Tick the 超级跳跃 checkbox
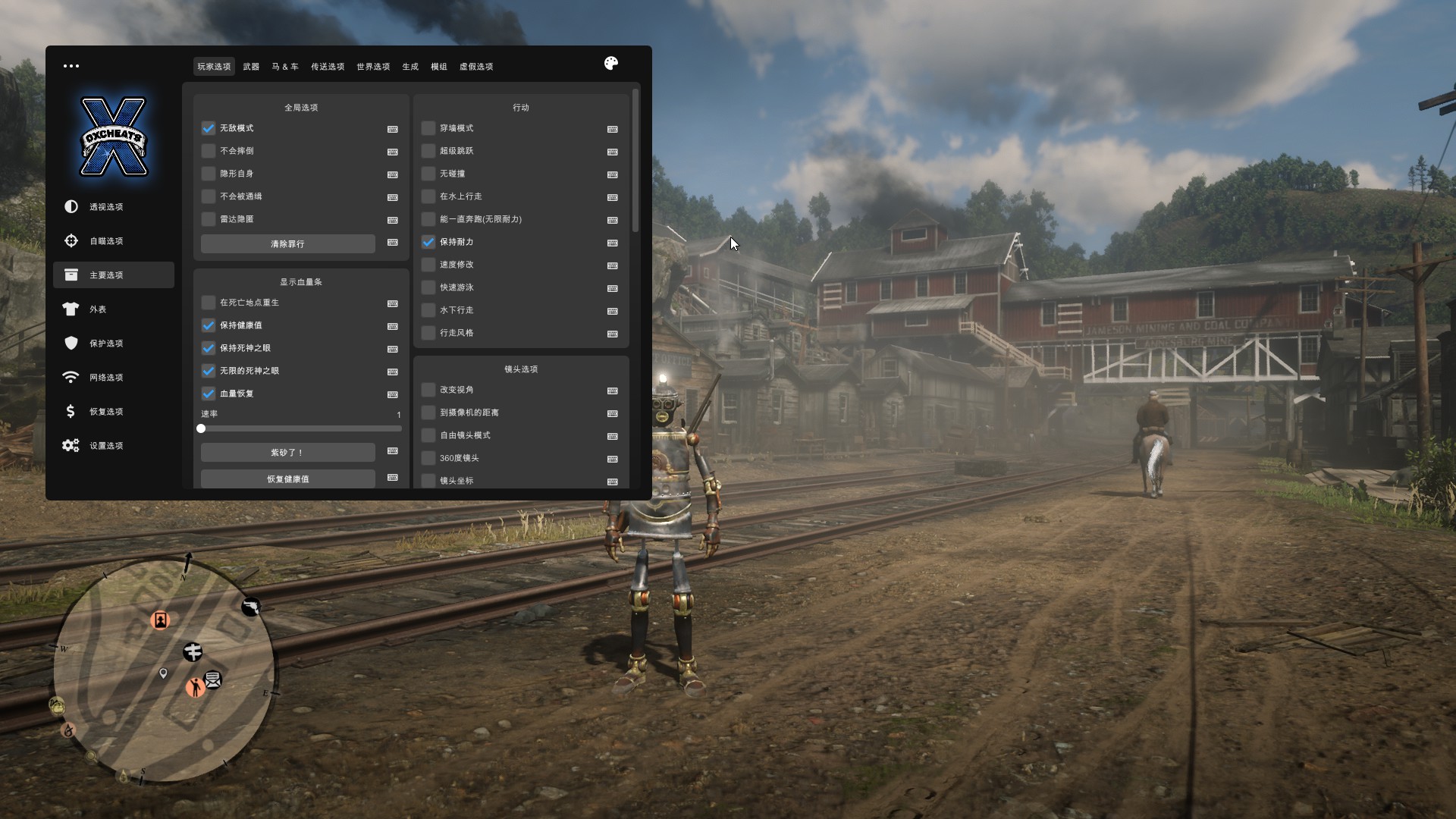Image resolution: width=1456 pixels, height=819 pixels. [428, 151]
